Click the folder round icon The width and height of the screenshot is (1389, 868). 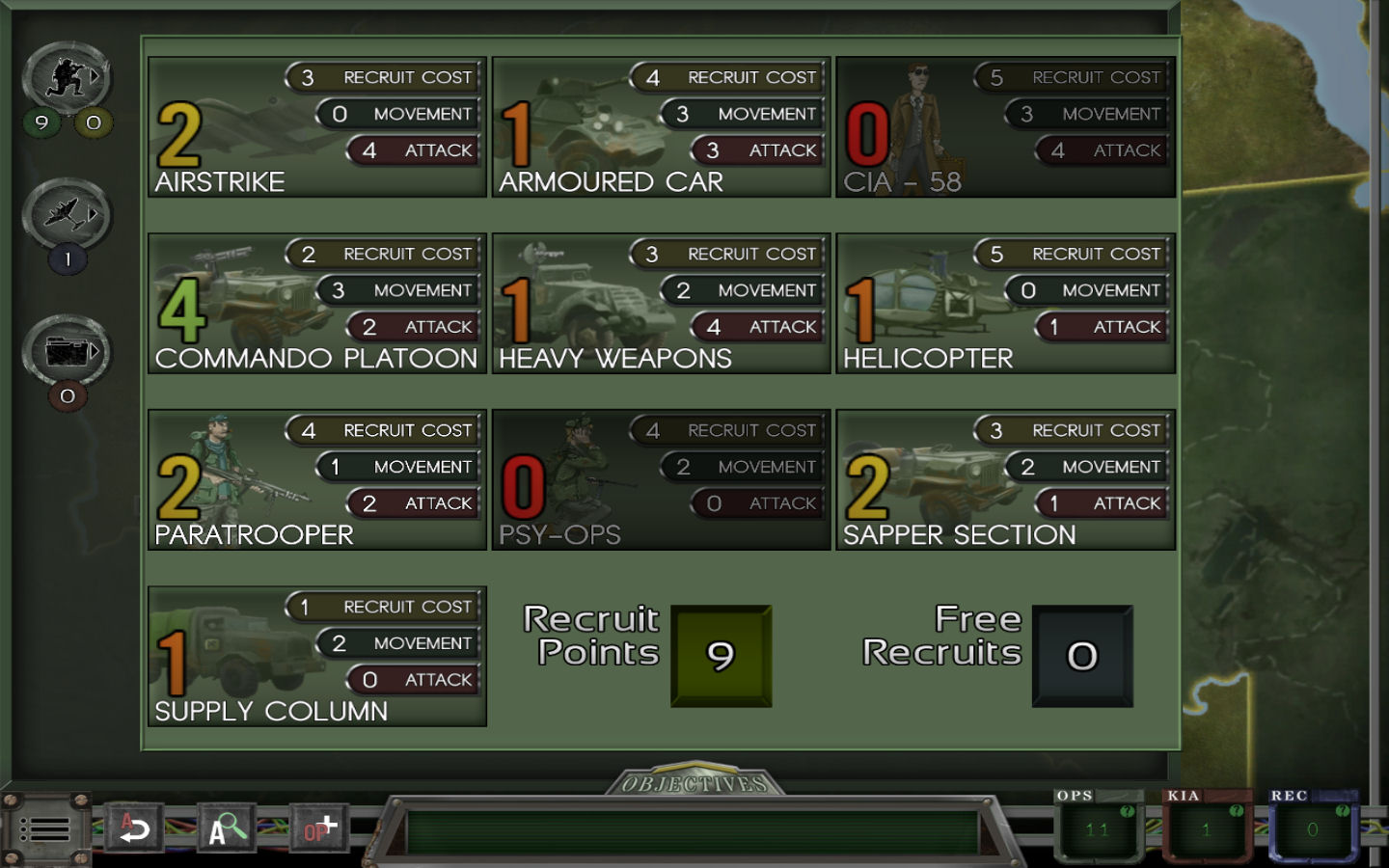click(x=68, y=351)
